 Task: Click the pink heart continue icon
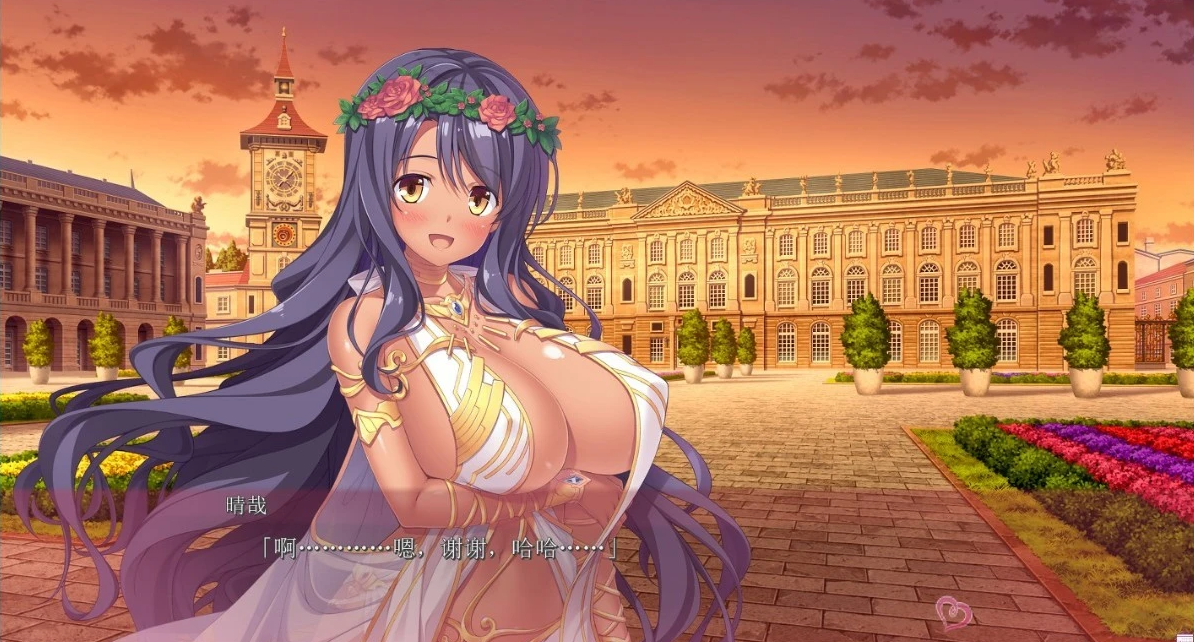[x=952, y=610]
